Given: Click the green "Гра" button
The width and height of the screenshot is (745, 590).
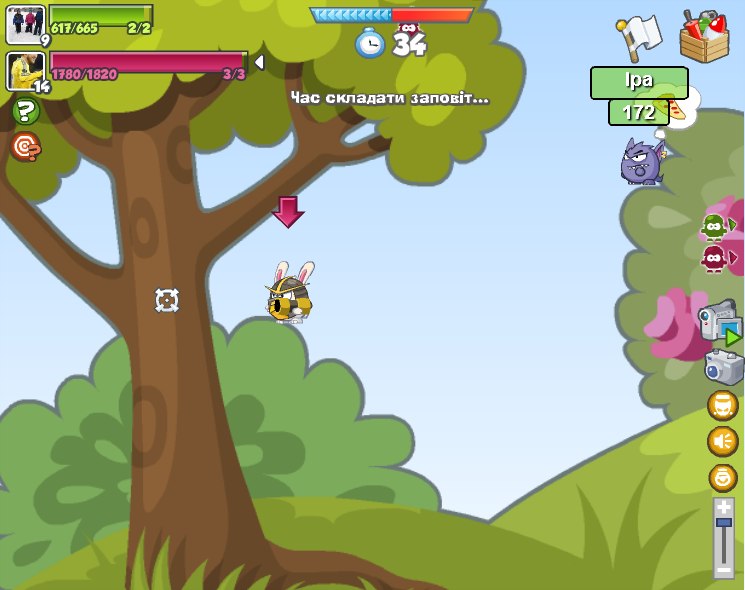Looking at the screenshot, I should pos(639,82).
